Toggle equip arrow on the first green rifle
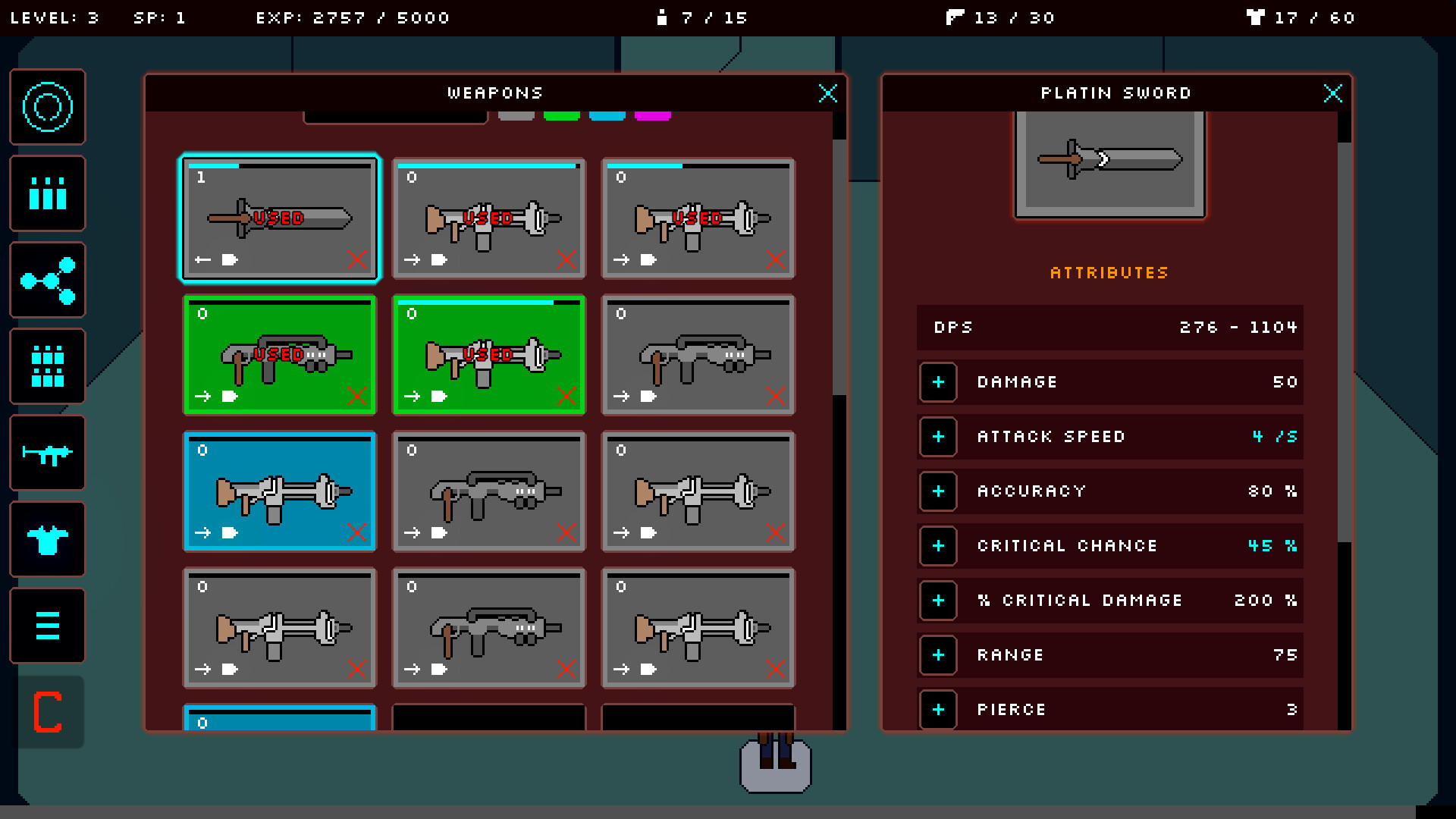The width and height of the screenshot is (1456, 819). pos(202,397)
